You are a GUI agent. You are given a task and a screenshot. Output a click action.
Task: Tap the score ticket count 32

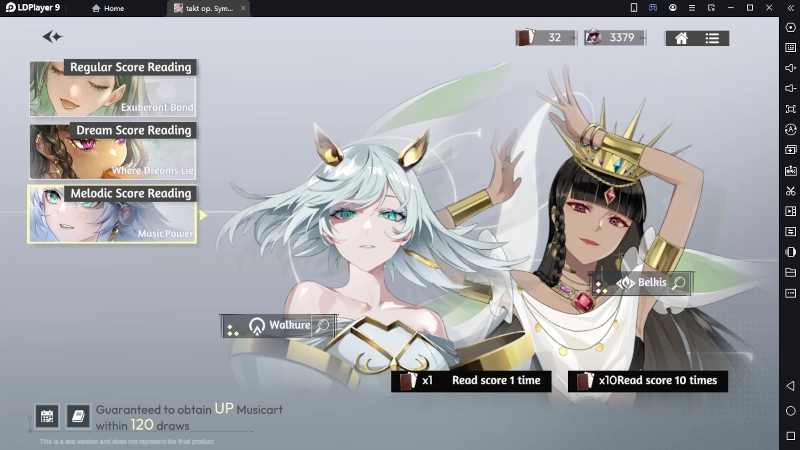[x=546, y=38]
